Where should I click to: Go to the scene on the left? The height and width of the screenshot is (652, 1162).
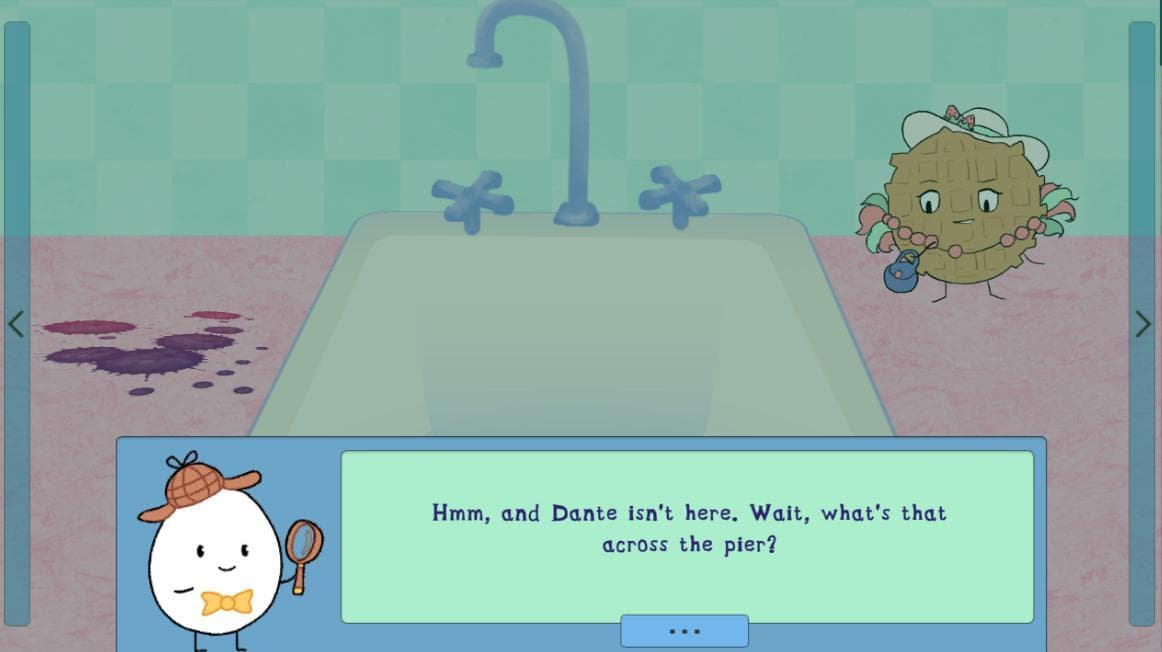[x=16, y=324]
